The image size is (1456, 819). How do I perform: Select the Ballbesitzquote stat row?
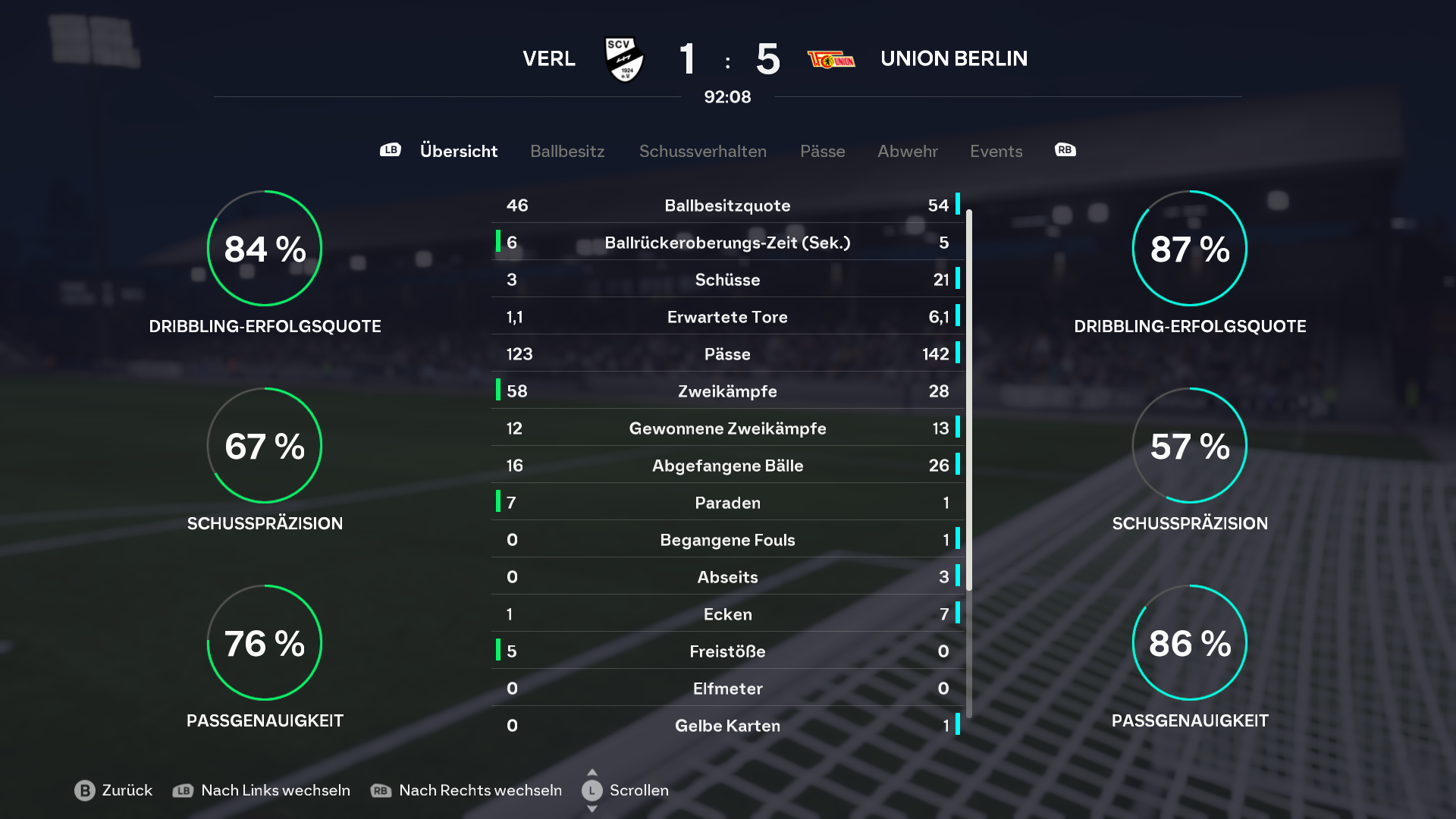coord(727,206)
